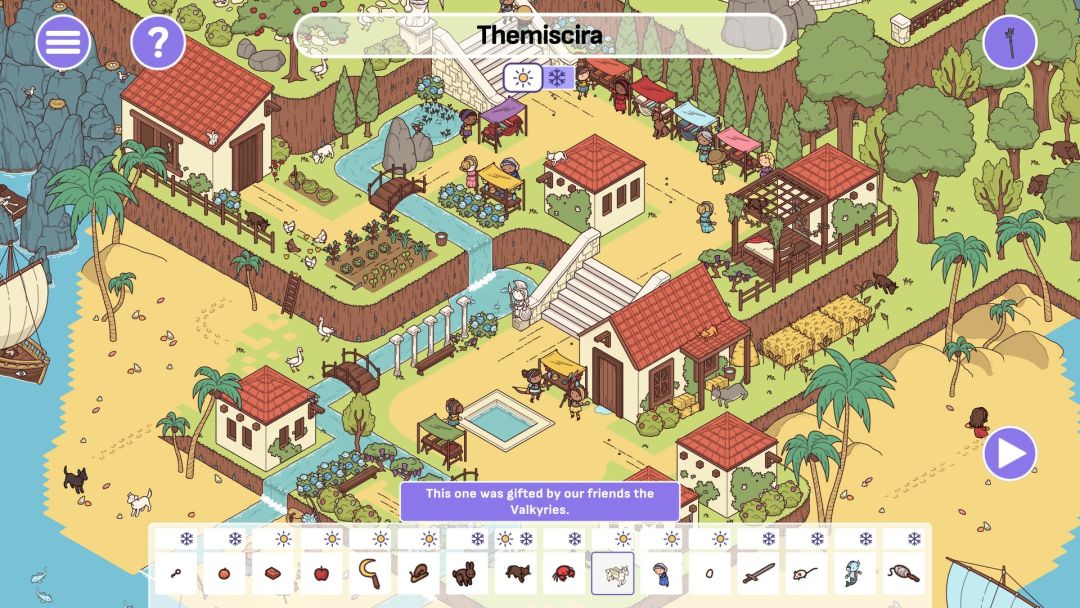Choose the hooded woman item slot
This screenshot has height=608, width=1080.
(661, 574)
